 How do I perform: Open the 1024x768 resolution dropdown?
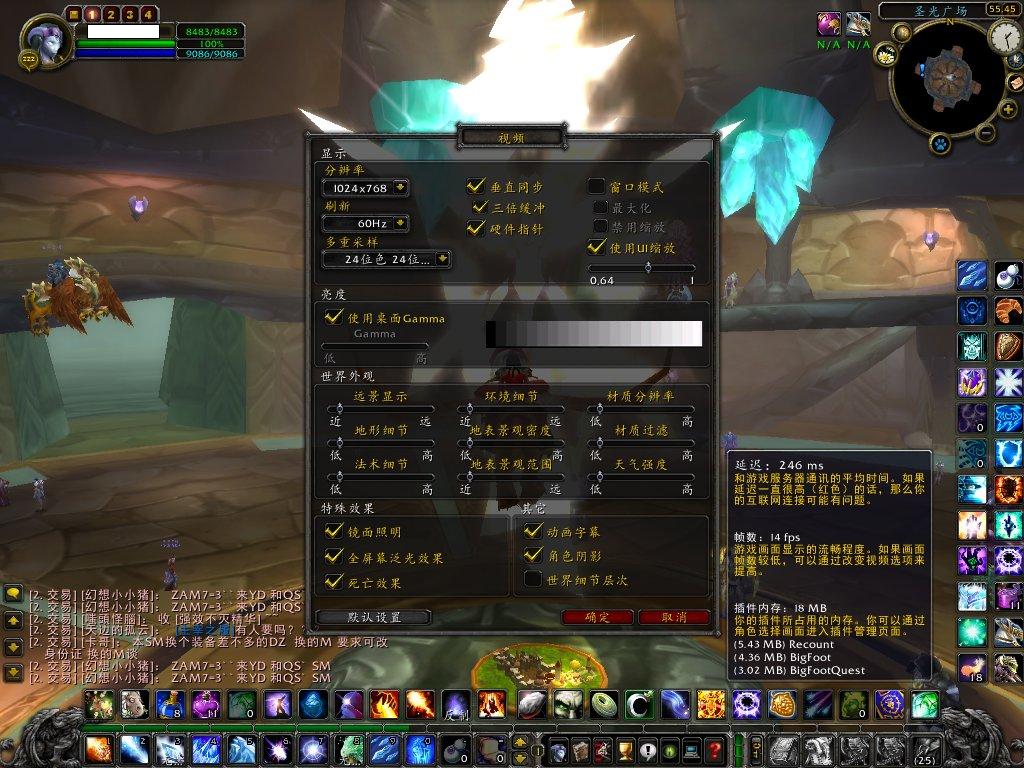400,188
